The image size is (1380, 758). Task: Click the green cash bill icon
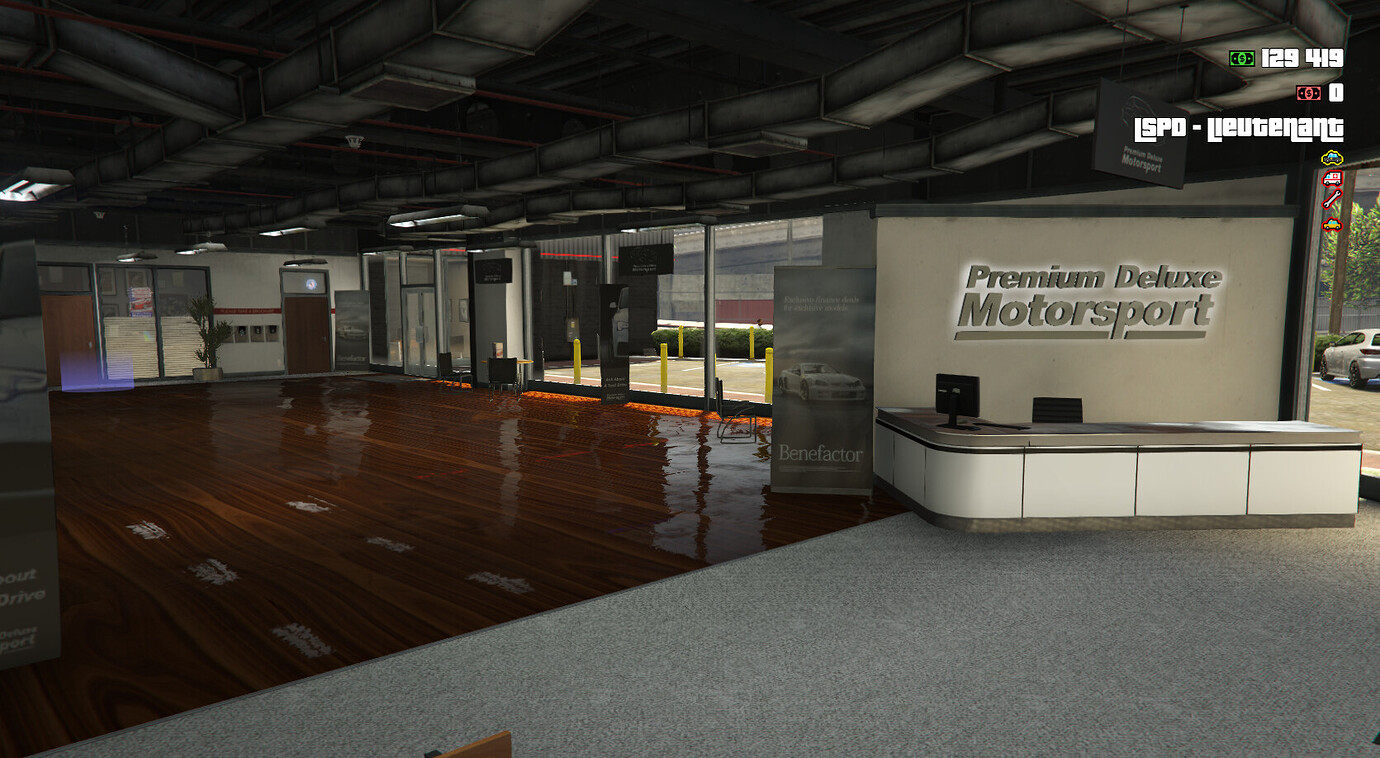tap(1240, 60)
